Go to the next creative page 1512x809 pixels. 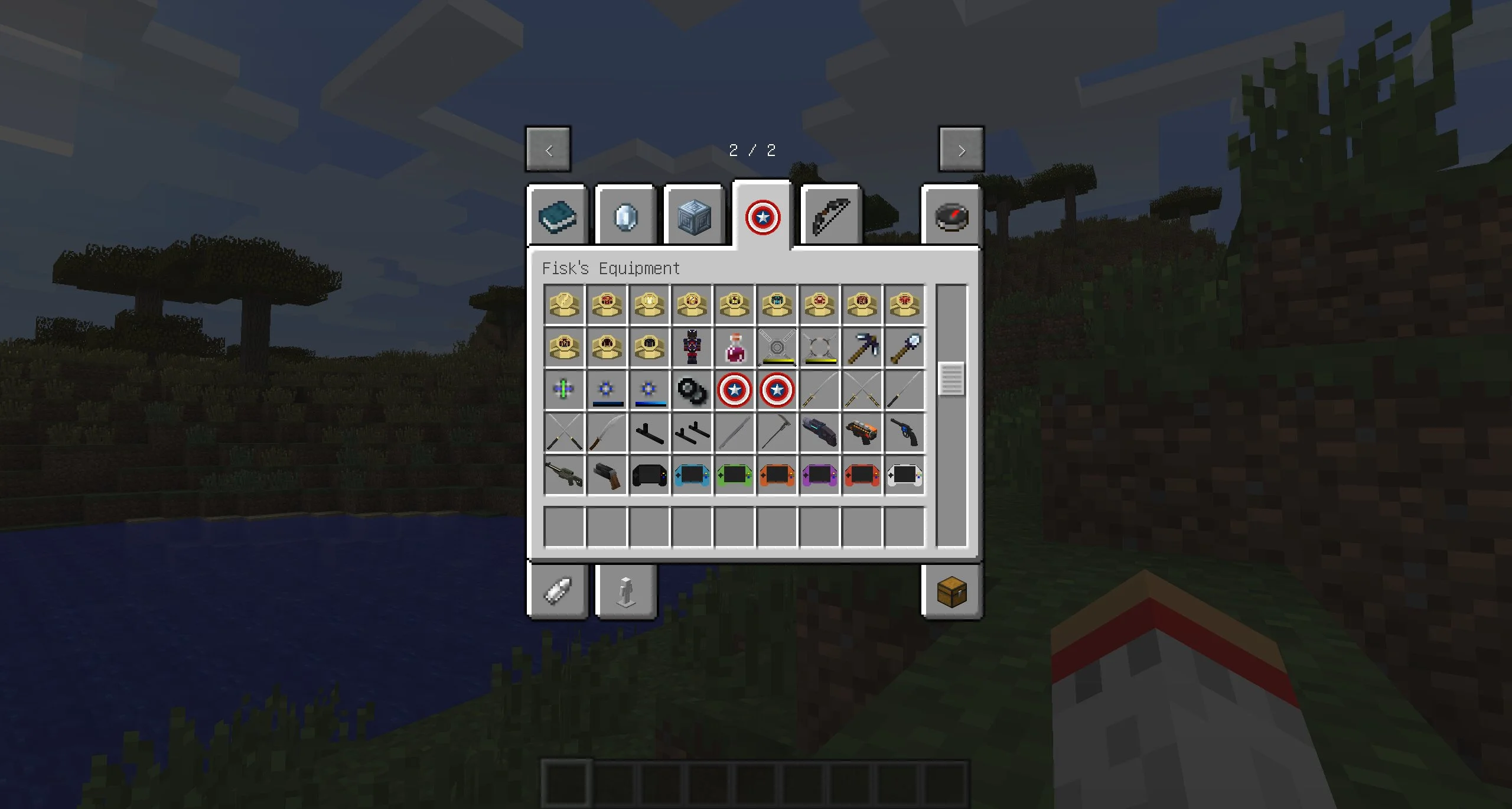pyautogui.click(x=961, y=150)
